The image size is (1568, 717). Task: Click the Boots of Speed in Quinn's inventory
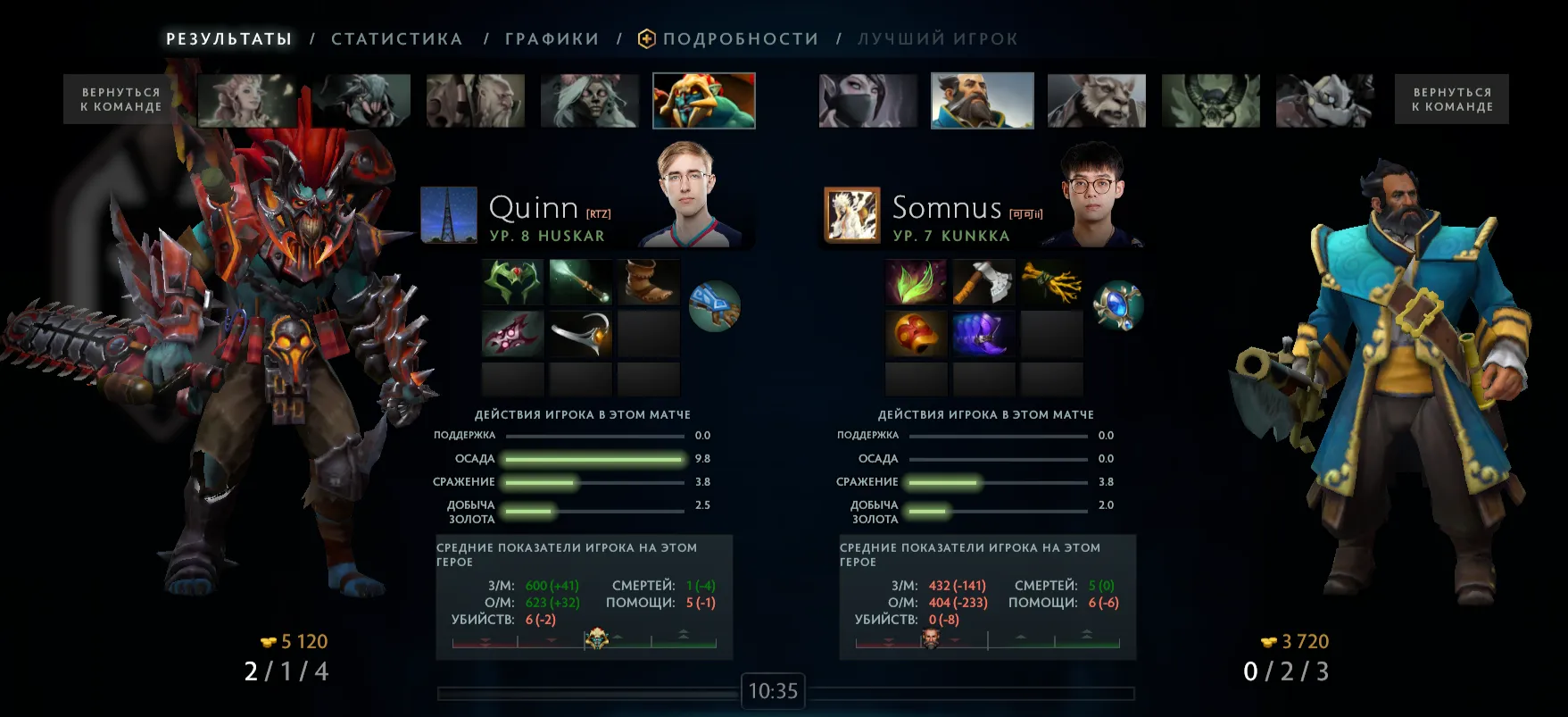click(x=649, y=282)
